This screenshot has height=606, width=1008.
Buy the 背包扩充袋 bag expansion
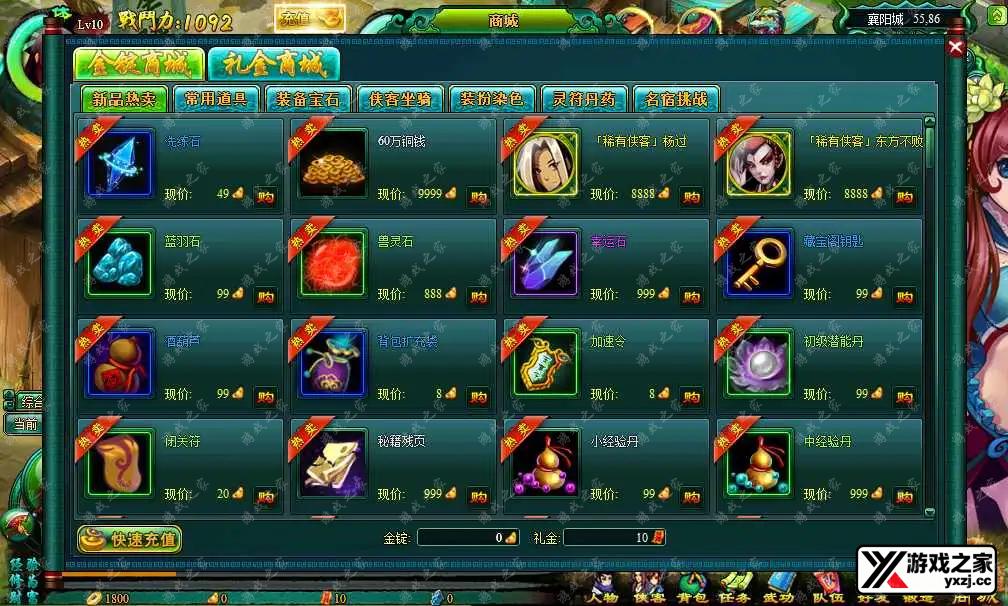[478, 396]
